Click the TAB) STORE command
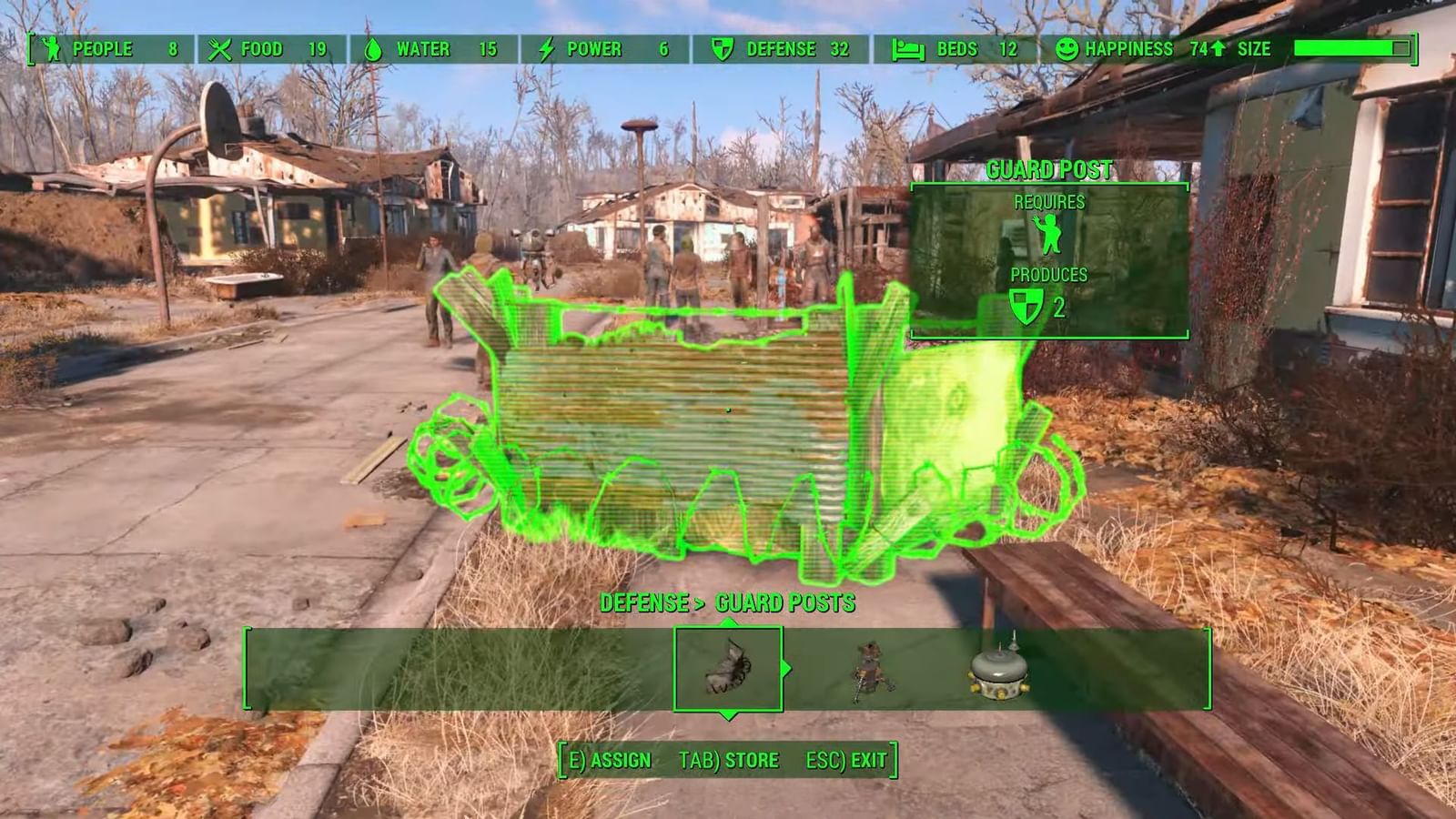This screenshot has height=819, width=1456. point(728,759)
